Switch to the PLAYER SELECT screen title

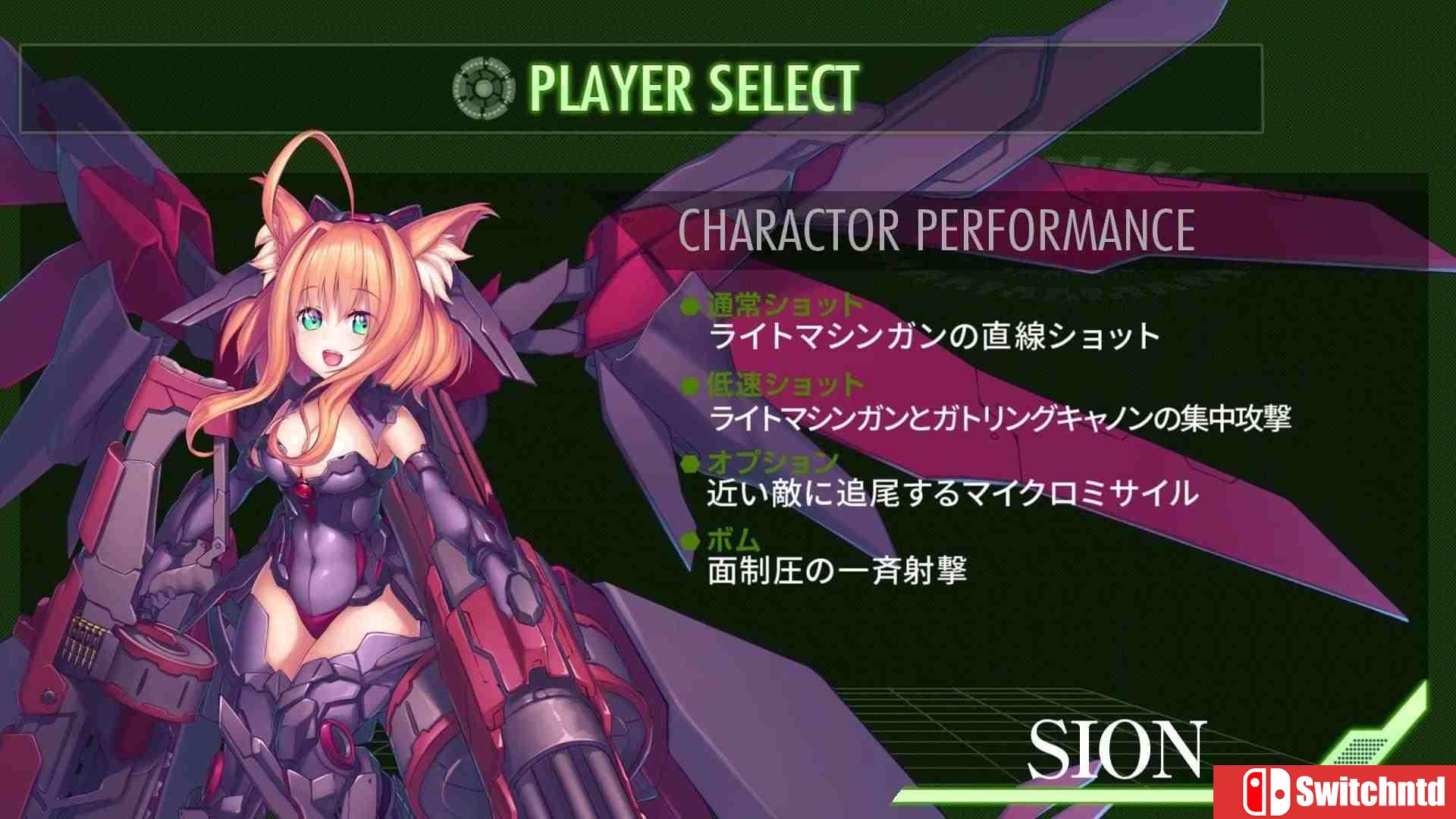point(694,88)
